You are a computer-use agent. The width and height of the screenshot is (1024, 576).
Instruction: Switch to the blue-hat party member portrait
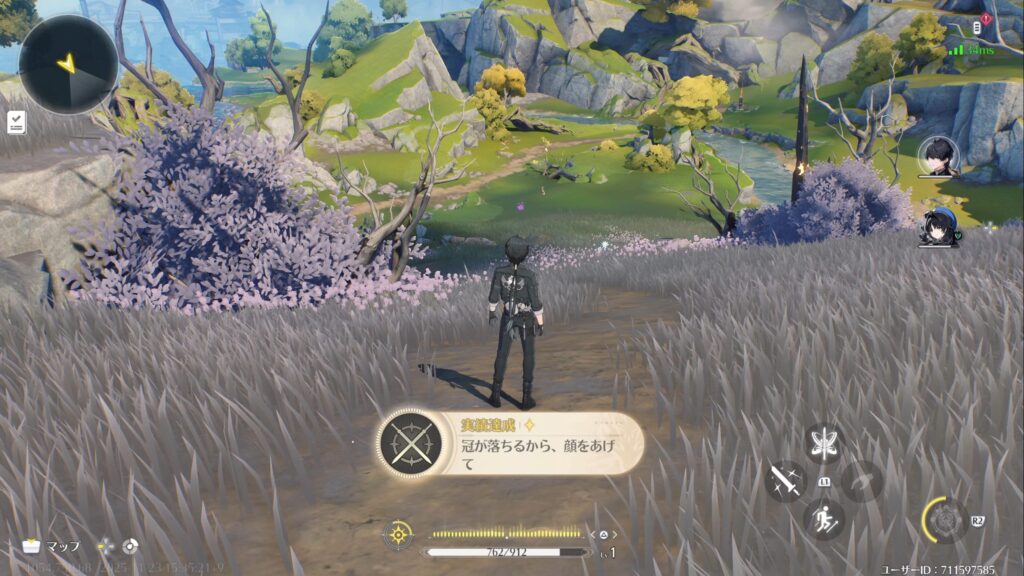[938, 227]
